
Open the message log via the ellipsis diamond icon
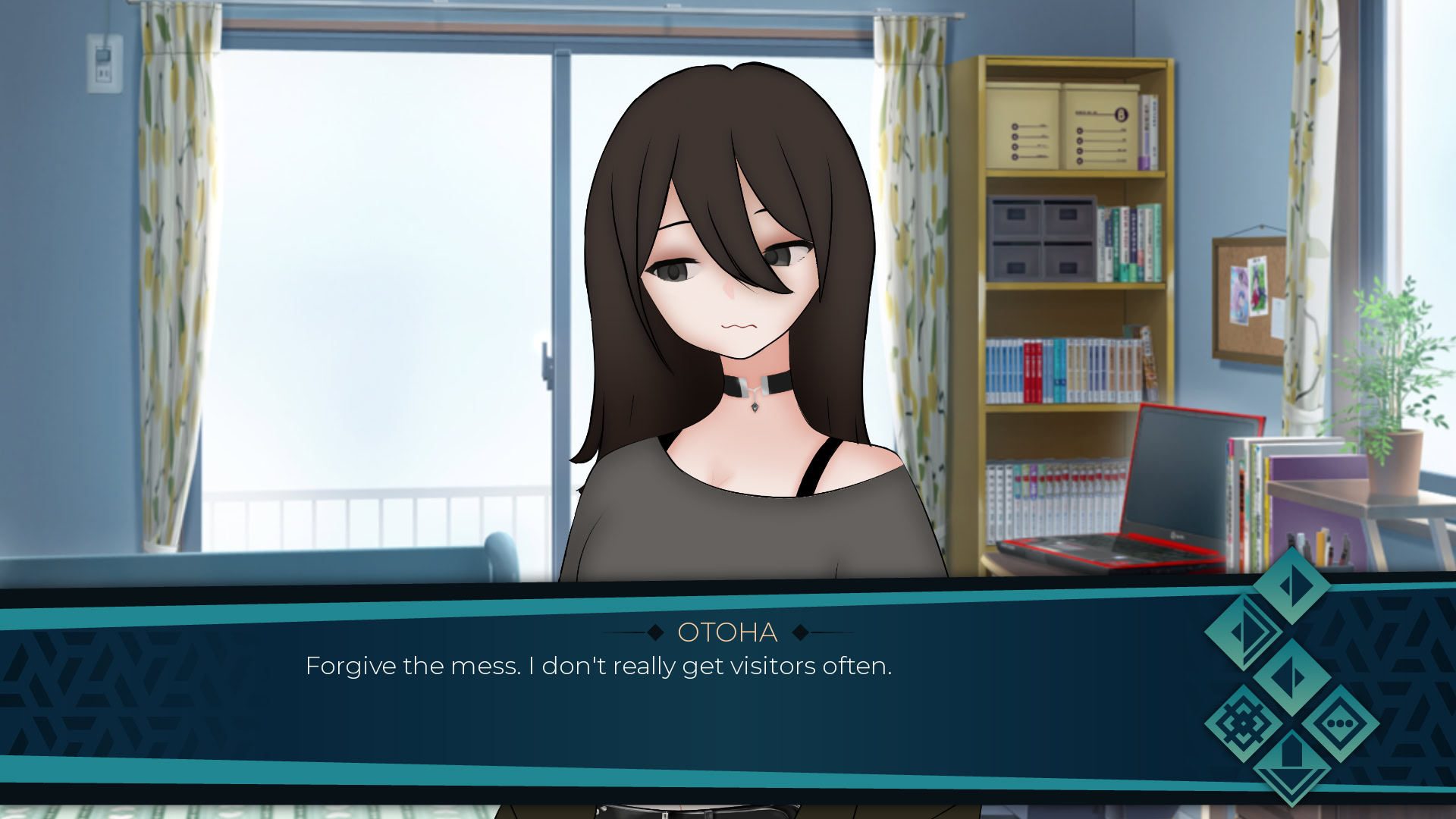point(1339,723)
